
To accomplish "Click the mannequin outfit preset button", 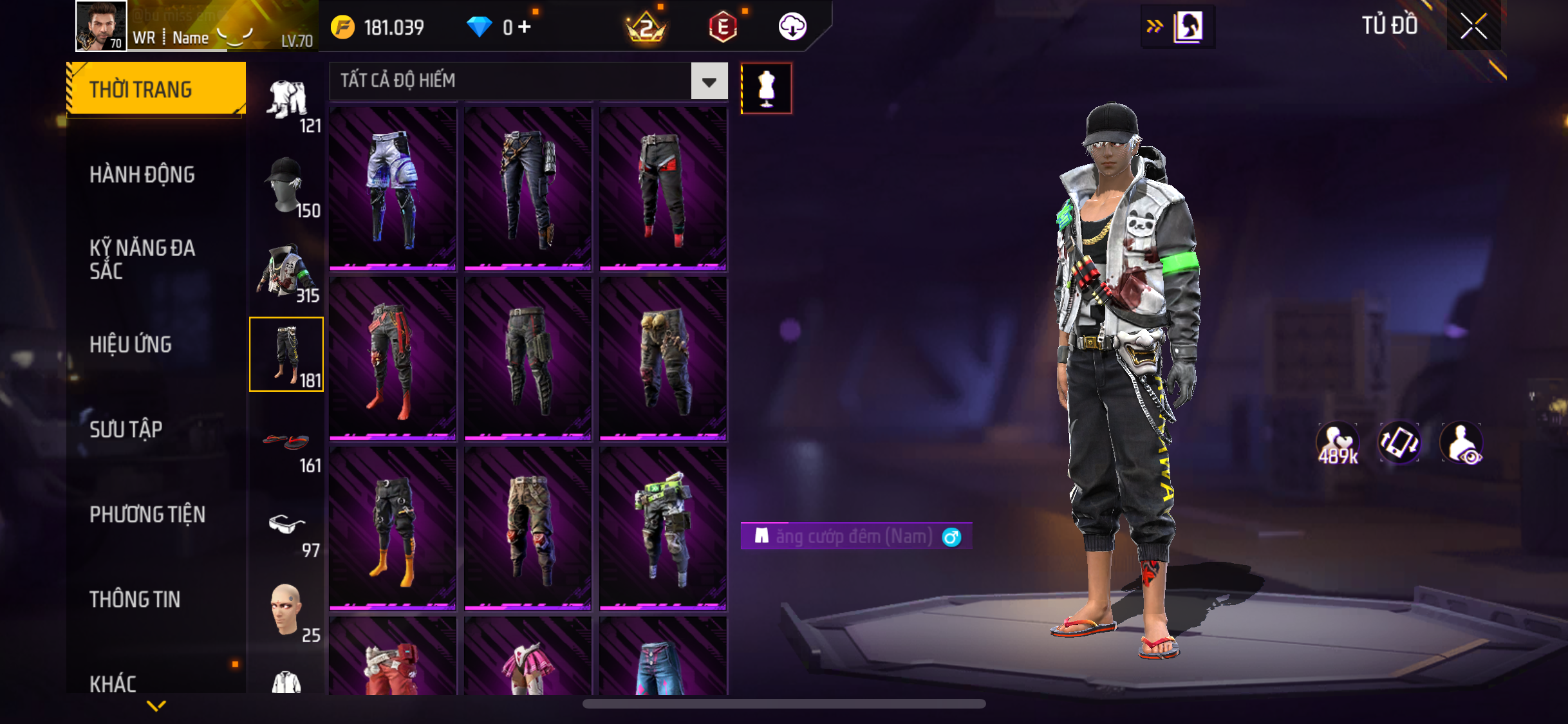I will (766, 88).
